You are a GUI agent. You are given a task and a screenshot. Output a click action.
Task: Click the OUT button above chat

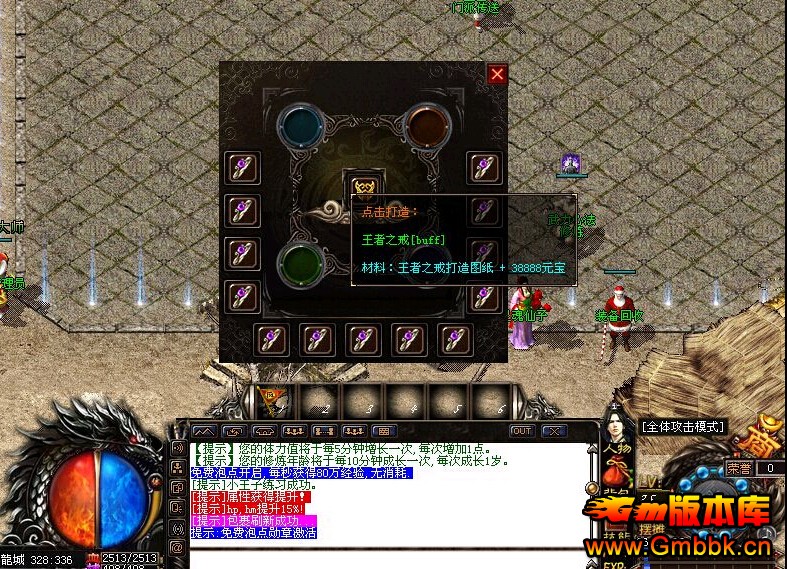coord(522,431)
